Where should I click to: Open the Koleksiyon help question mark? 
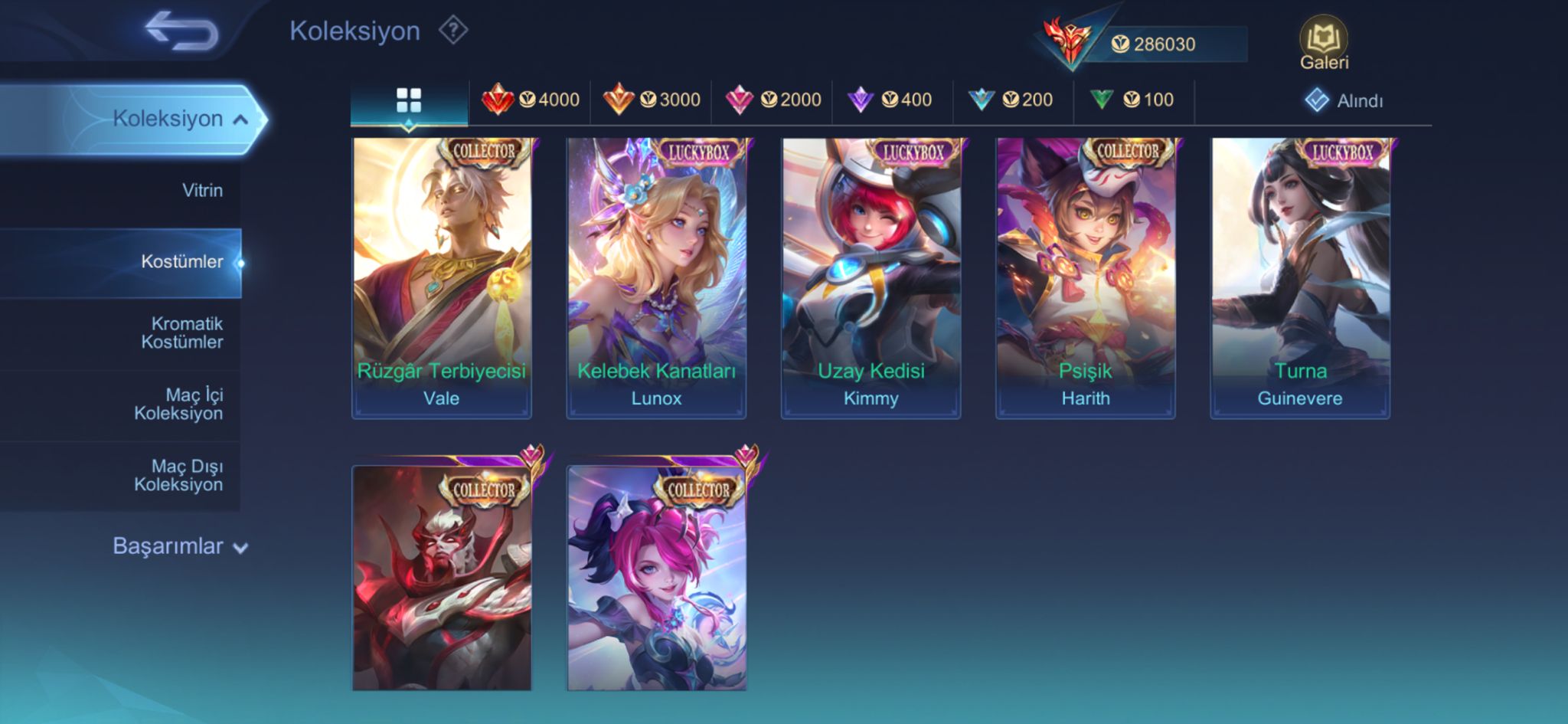click(x=453, y=31)
